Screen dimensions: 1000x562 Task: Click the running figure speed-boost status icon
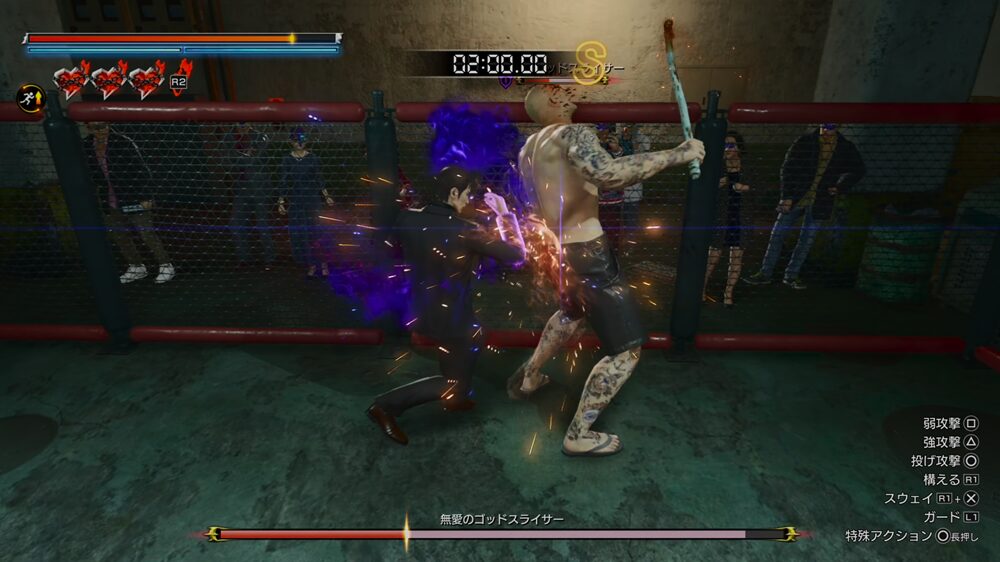[x=29, y=99]
